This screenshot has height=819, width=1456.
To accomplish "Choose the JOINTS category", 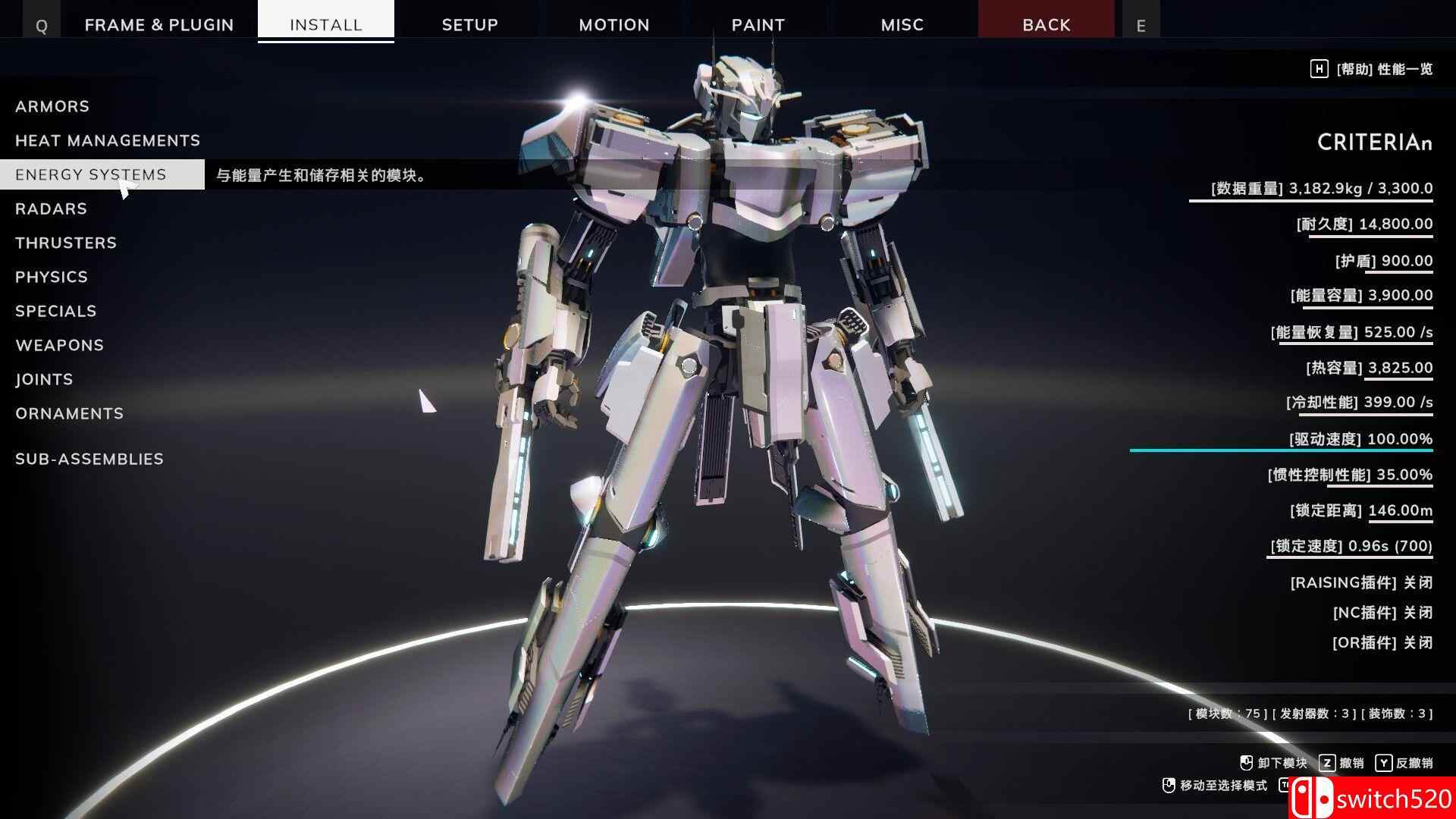I will pyautogui.click(x=44, y=379).
